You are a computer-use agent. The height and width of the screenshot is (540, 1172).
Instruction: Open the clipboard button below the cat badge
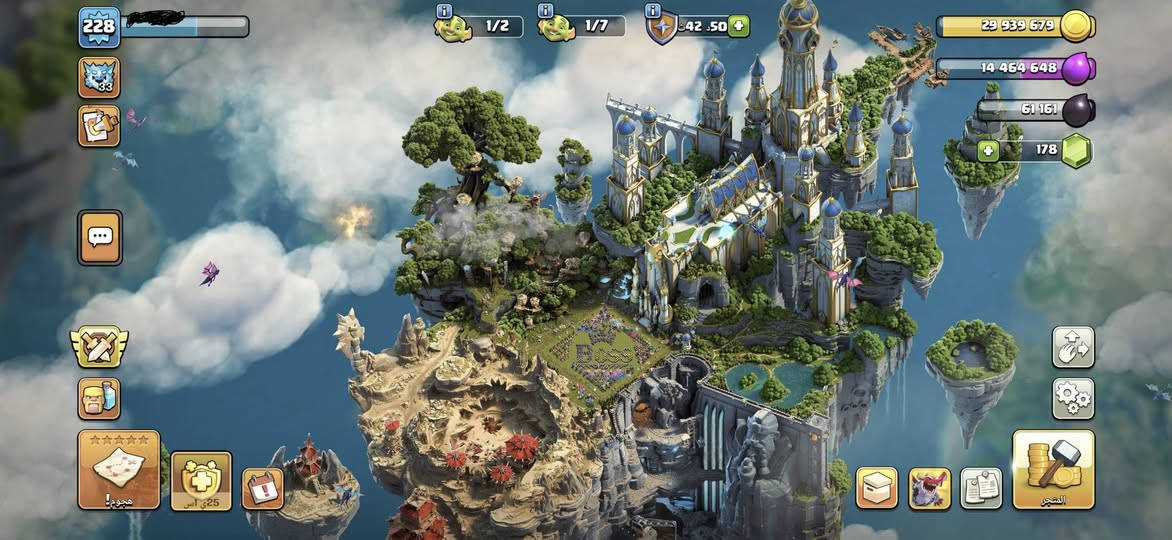99,126
